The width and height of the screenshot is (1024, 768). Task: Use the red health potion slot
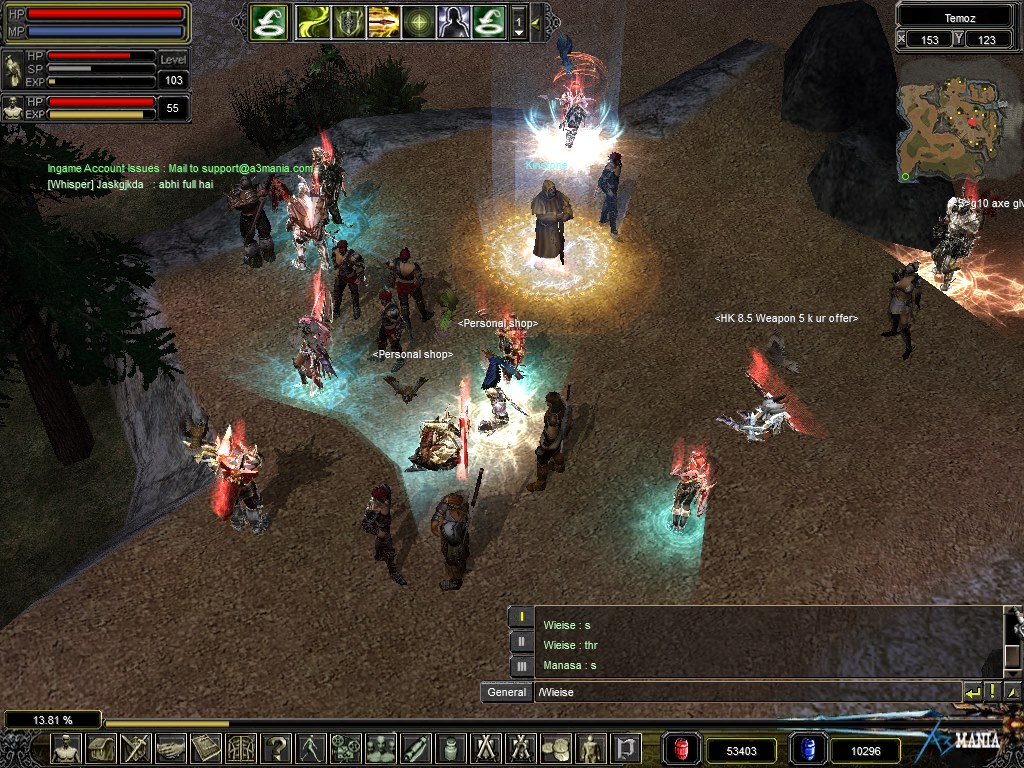(x=682, y=749)
